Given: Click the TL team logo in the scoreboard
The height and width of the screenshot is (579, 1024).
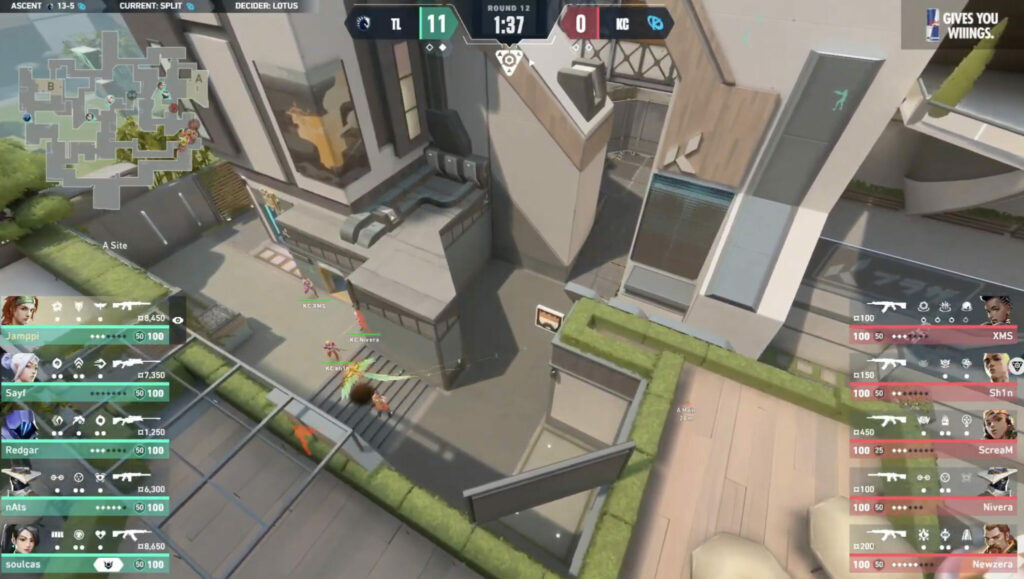Looking at the screenshot, I should pos(362,23).
